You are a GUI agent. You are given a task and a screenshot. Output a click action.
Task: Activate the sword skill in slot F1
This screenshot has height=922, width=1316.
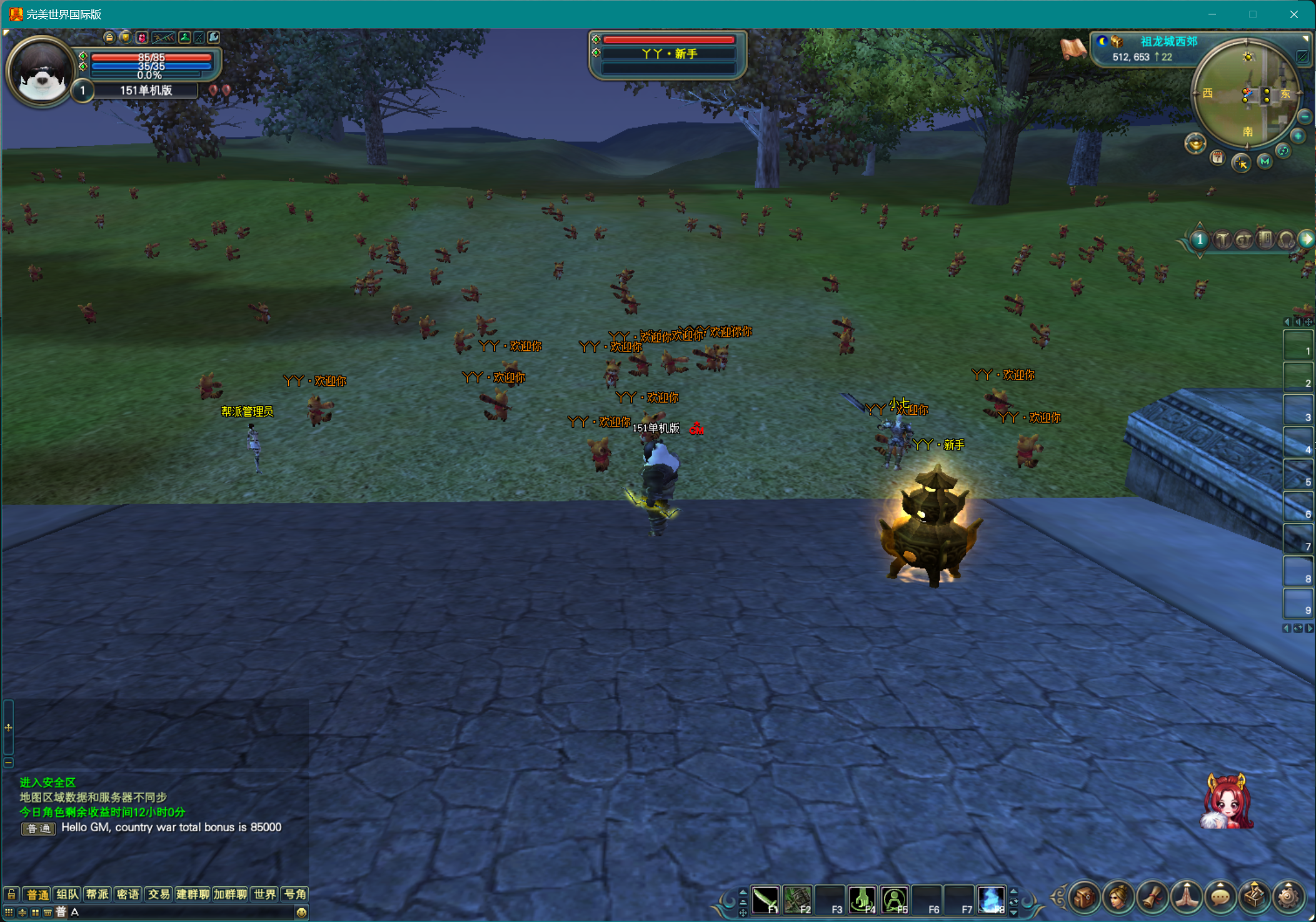pyautogui.click(x=765, y=900)
